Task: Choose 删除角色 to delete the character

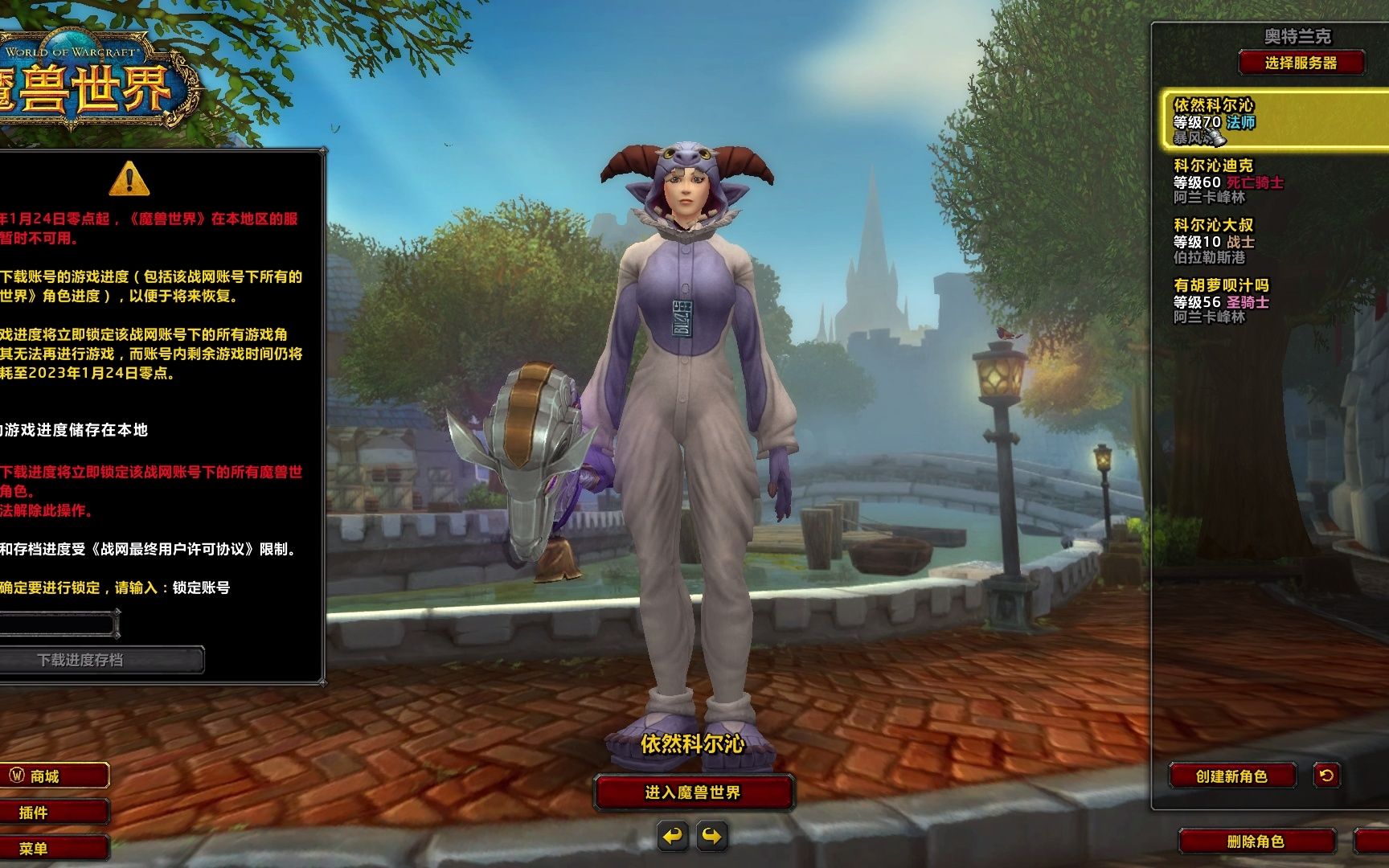Action: (1256, 841)
